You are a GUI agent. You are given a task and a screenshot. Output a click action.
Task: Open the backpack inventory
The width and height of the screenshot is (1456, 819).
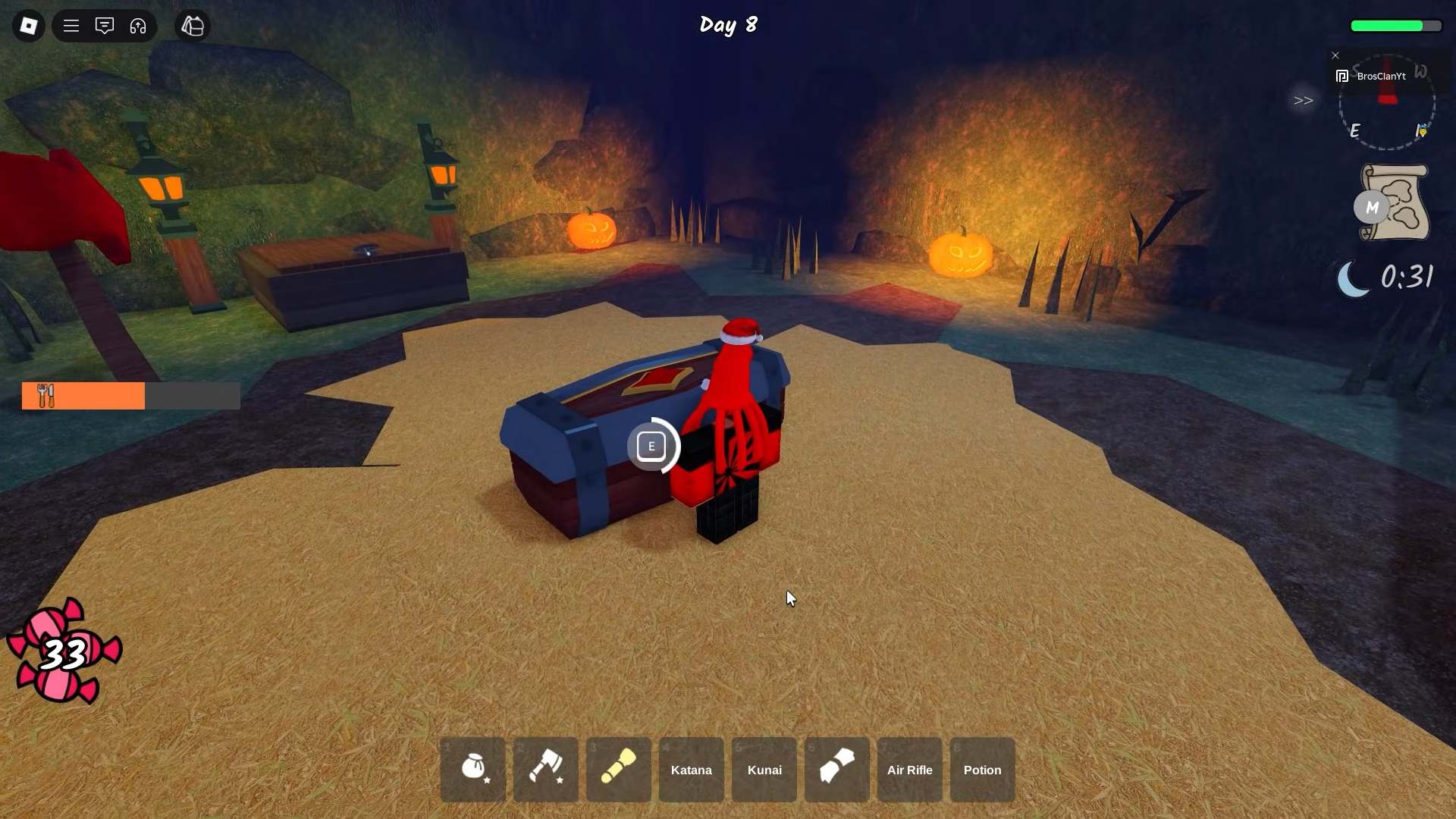[192, 26]
